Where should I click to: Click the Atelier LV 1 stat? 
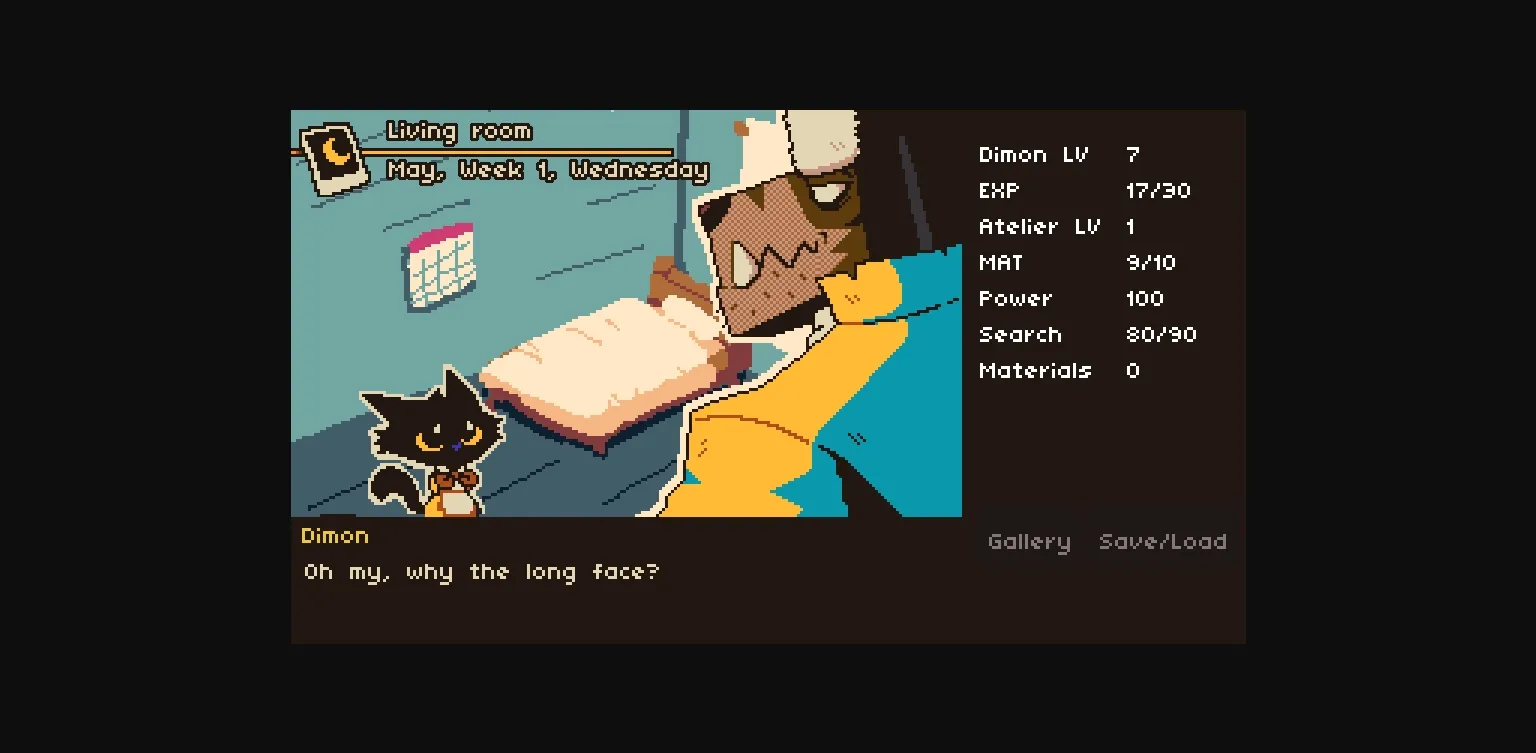(1065, 227)
